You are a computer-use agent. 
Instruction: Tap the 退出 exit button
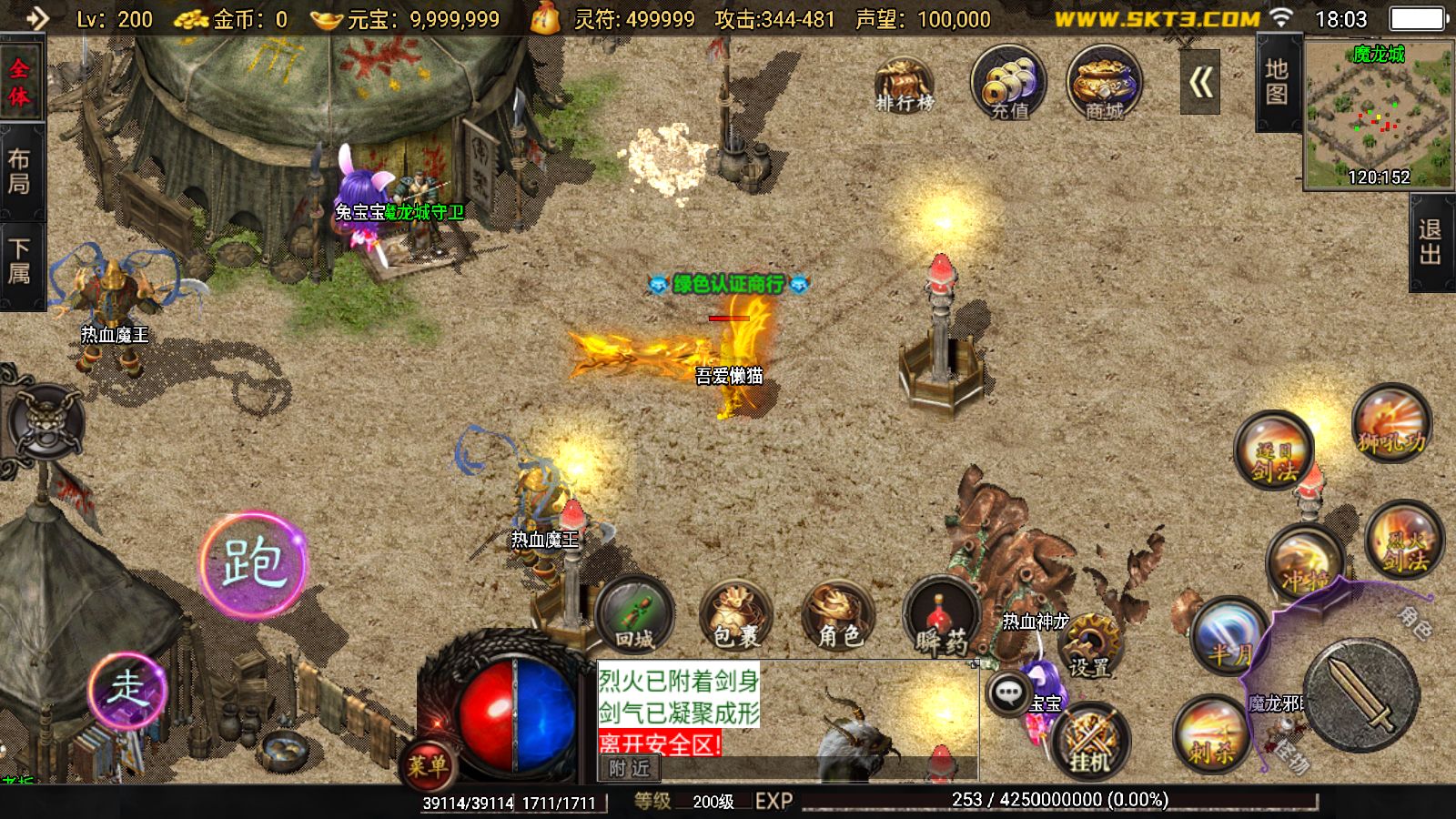tap(1431, 243)
